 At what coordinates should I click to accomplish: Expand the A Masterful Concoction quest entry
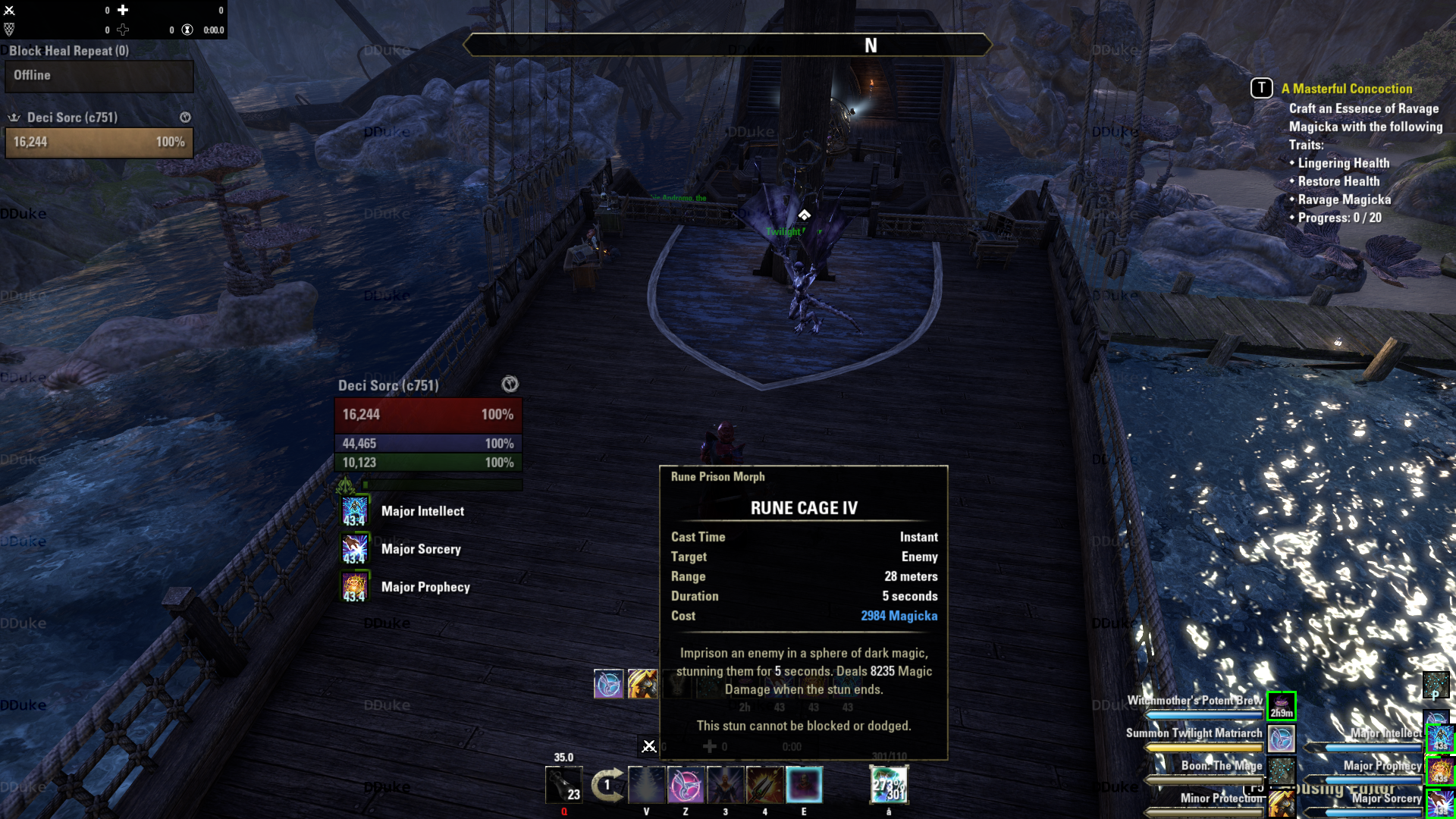point(1348,89)
